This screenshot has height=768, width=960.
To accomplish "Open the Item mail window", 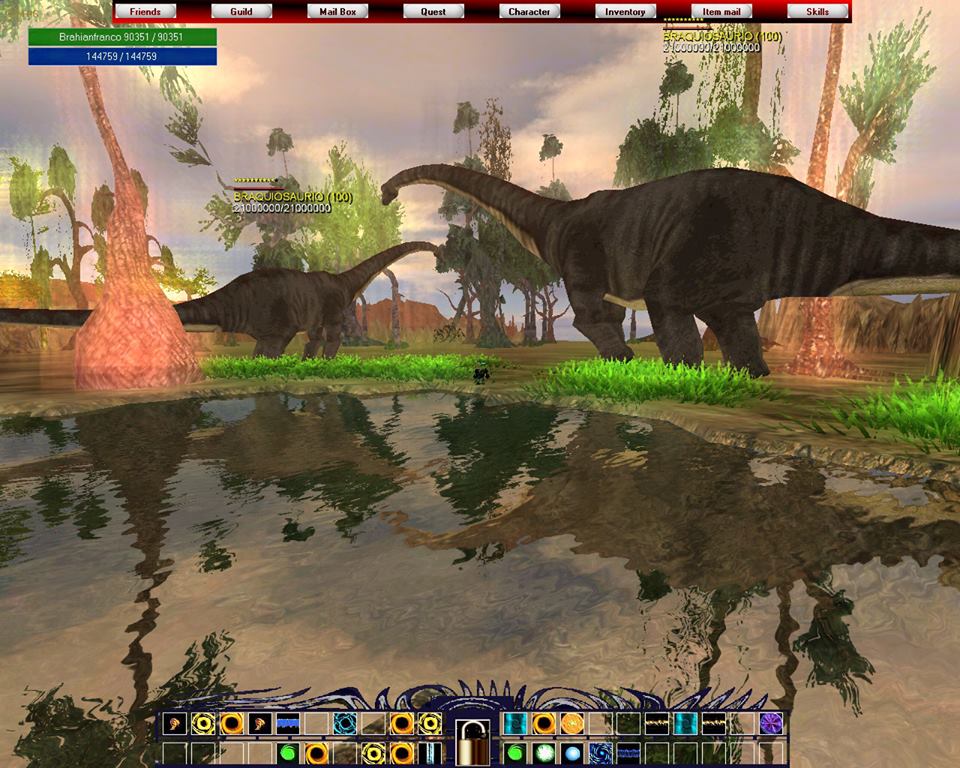I will (721, 12).
